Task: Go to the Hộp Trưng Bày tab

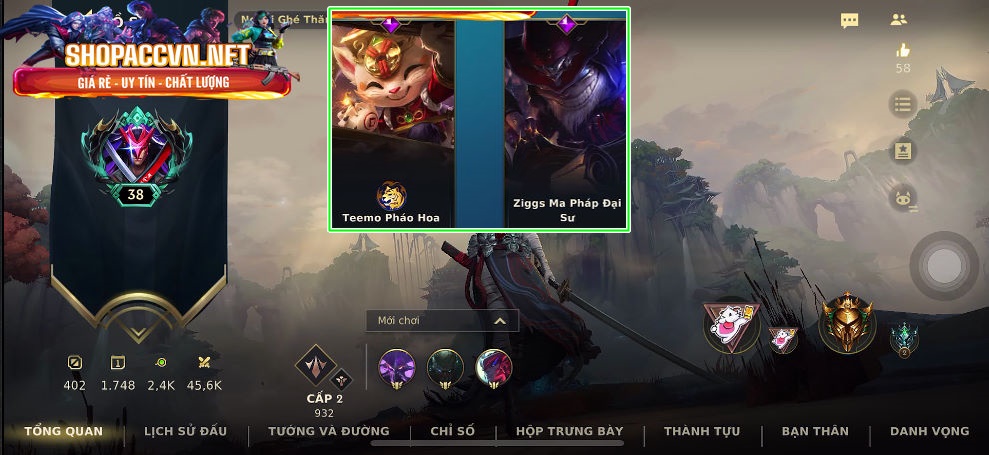Action: pyautogui.click(x=569, y=431)
